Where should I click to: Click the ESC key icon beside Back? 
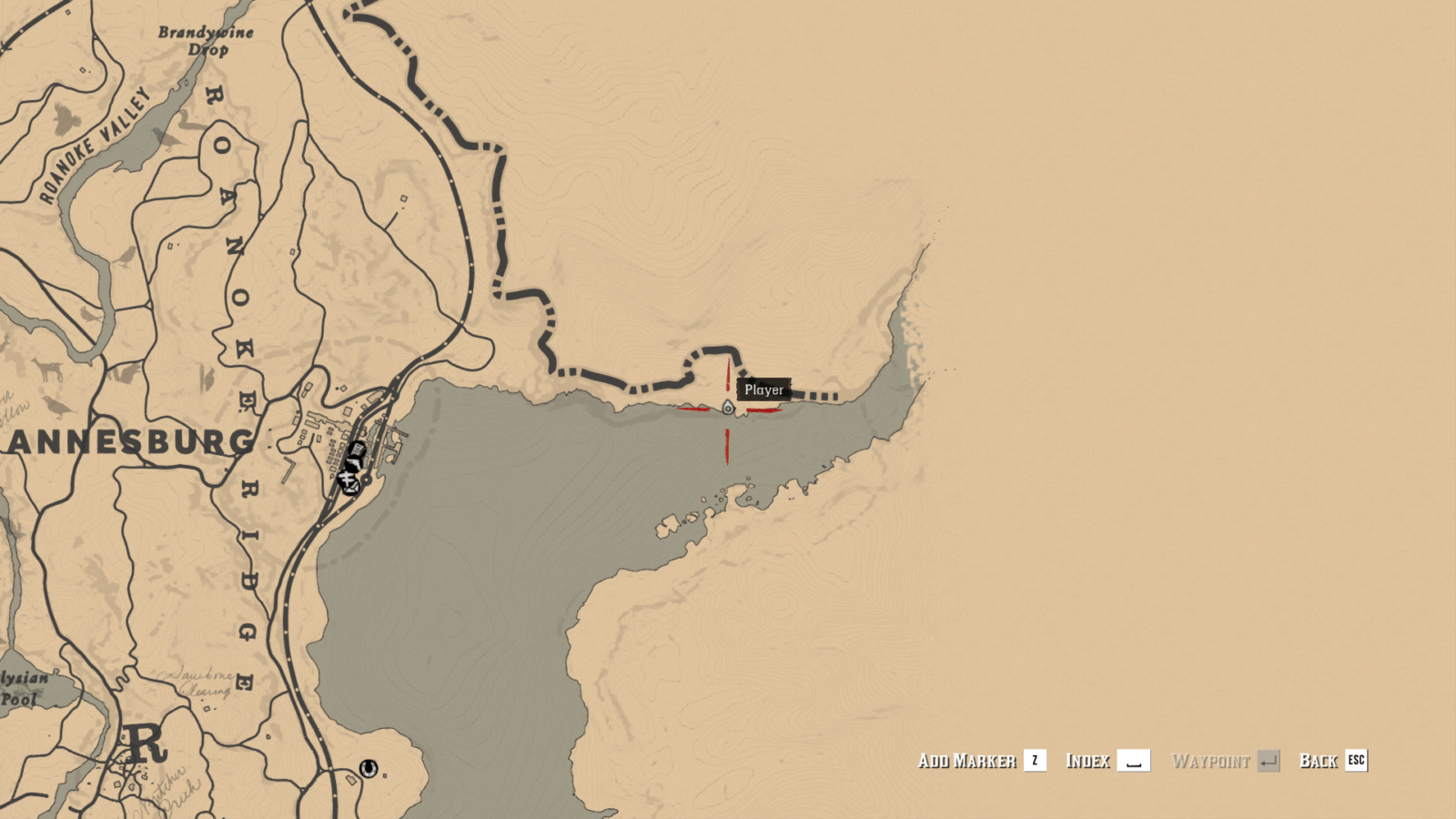[x=1355, y=762]
